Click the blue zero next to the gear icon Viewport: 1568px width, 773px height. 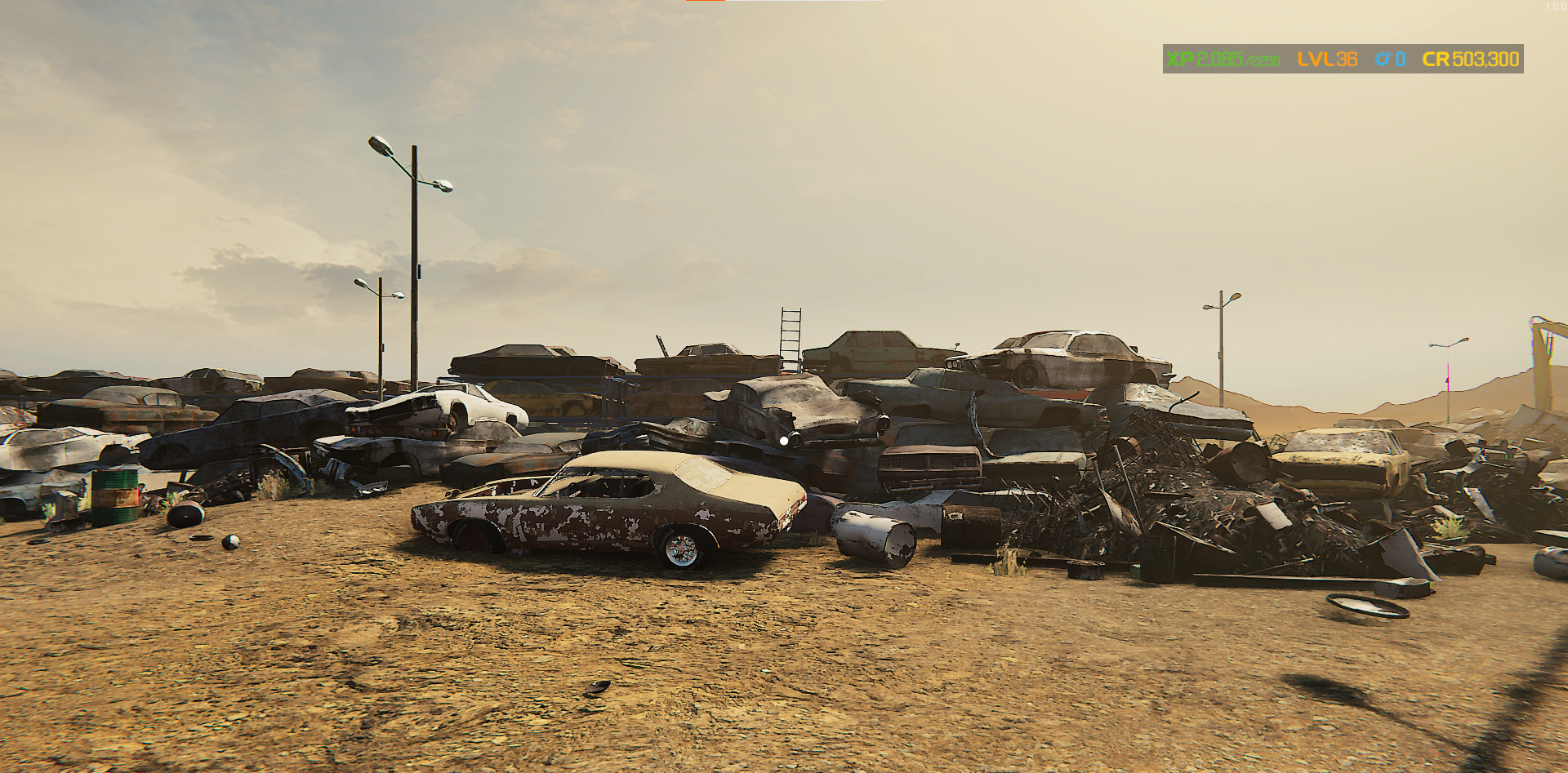tap(1401, 59)
